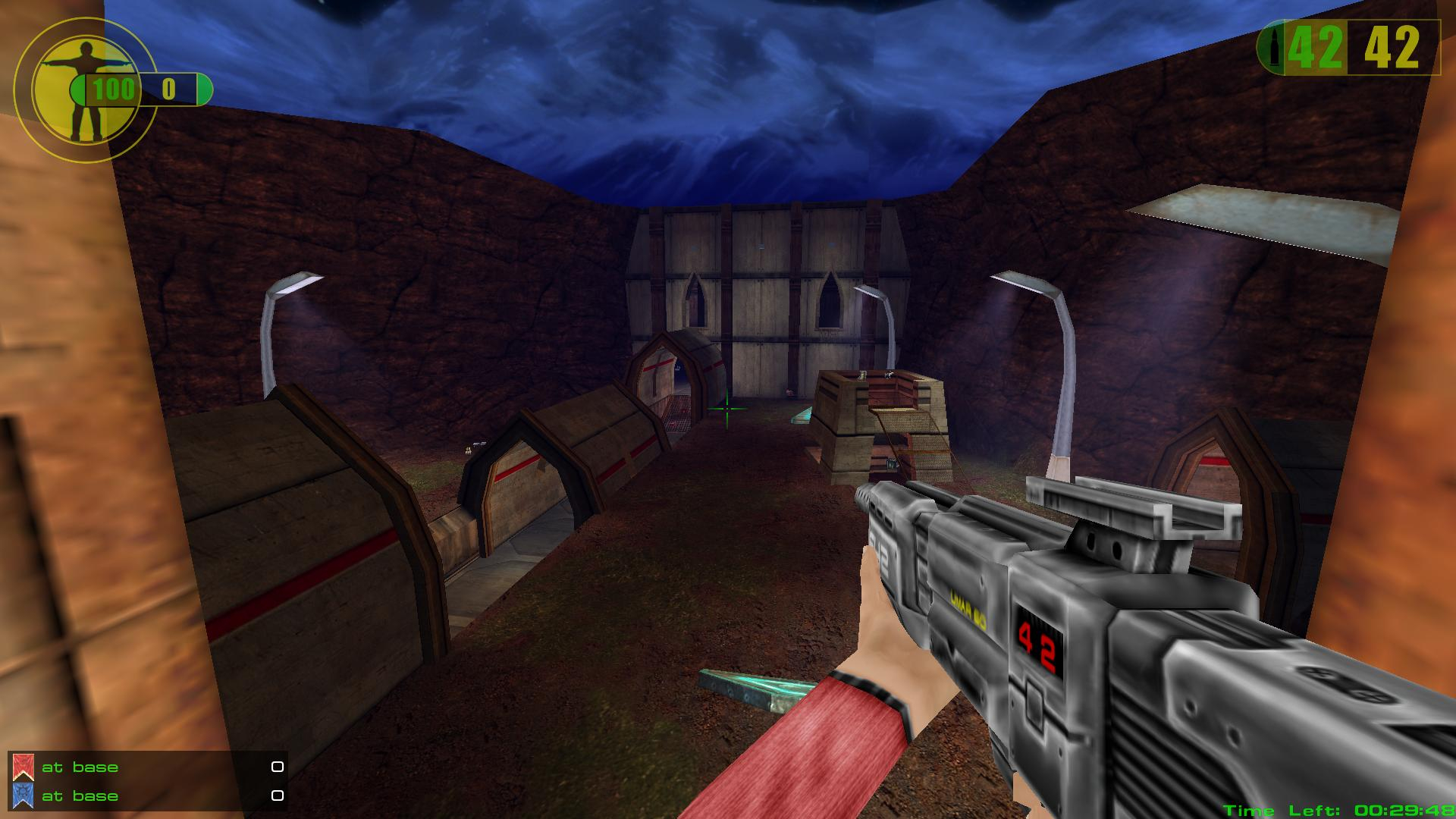Click the blue team flag icon
The width and height of the screenshot is (1456, 819).
coord(22,795)
